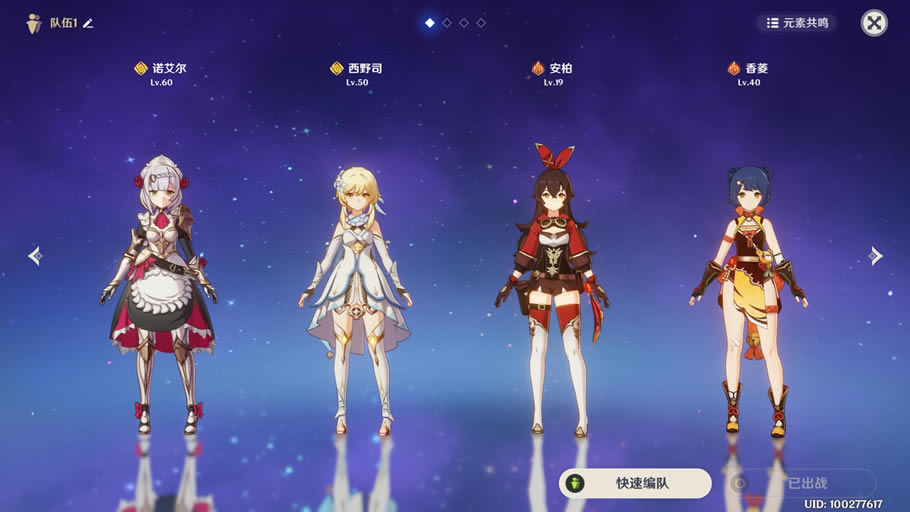Click the 快速编队 quick setup button

[635, 484]
